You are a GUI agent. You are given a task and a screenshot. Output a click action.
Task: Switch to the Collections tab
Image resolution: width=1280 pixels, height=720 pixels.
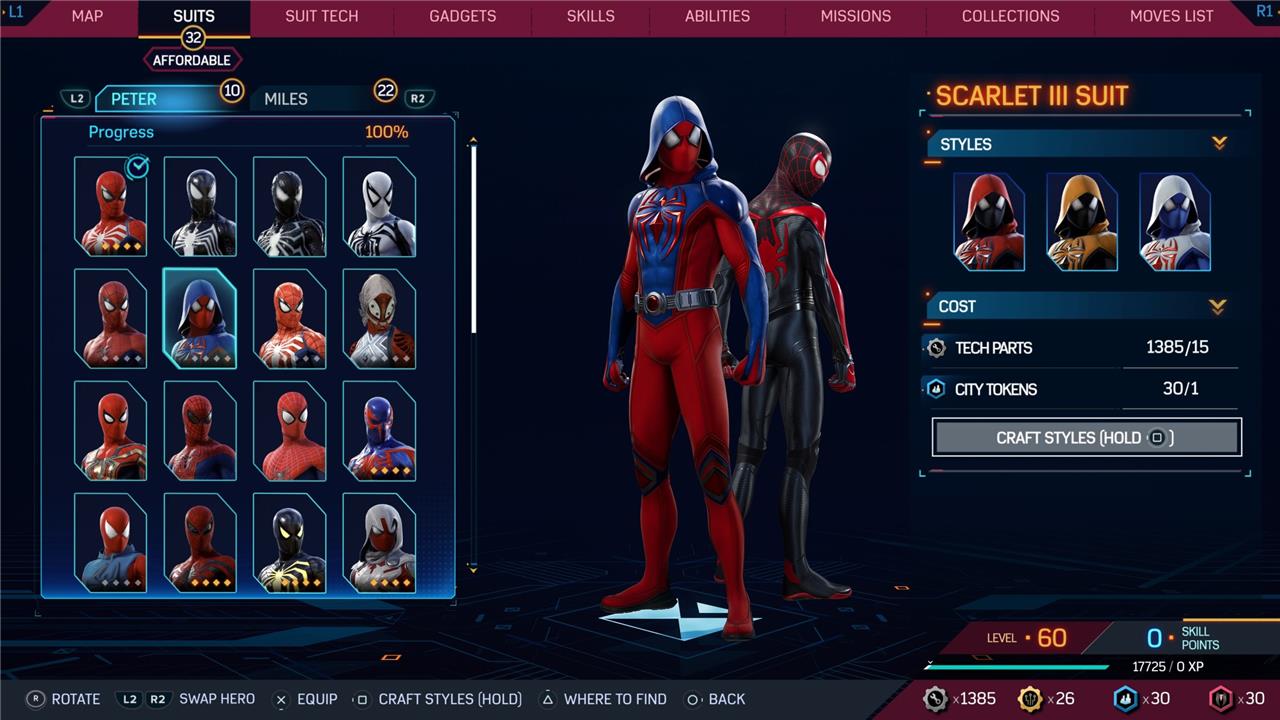pos(1010,16)
